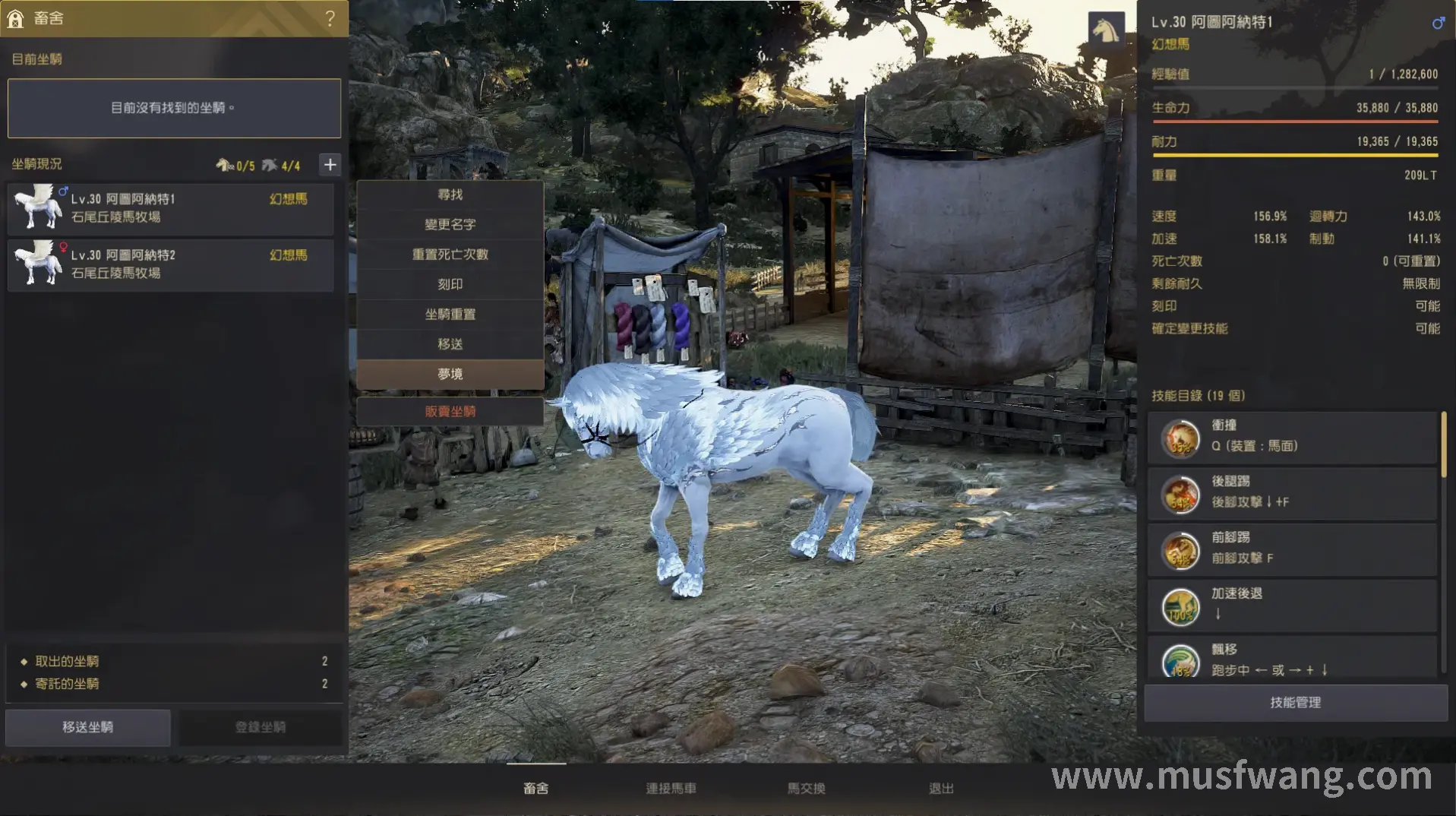Select the 加速後退 skill entry

point(1291,605)
